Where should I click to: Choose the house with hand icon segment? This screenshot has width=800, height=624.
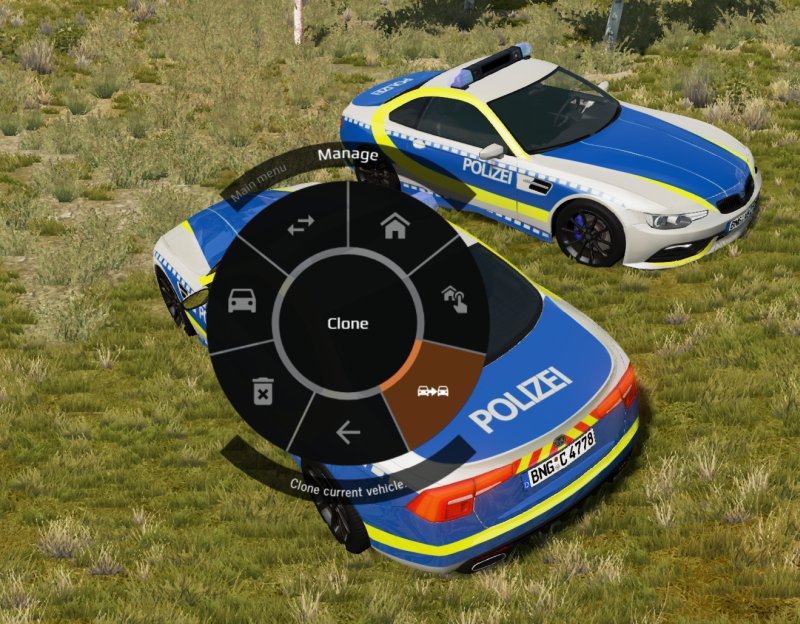[455, 298]
